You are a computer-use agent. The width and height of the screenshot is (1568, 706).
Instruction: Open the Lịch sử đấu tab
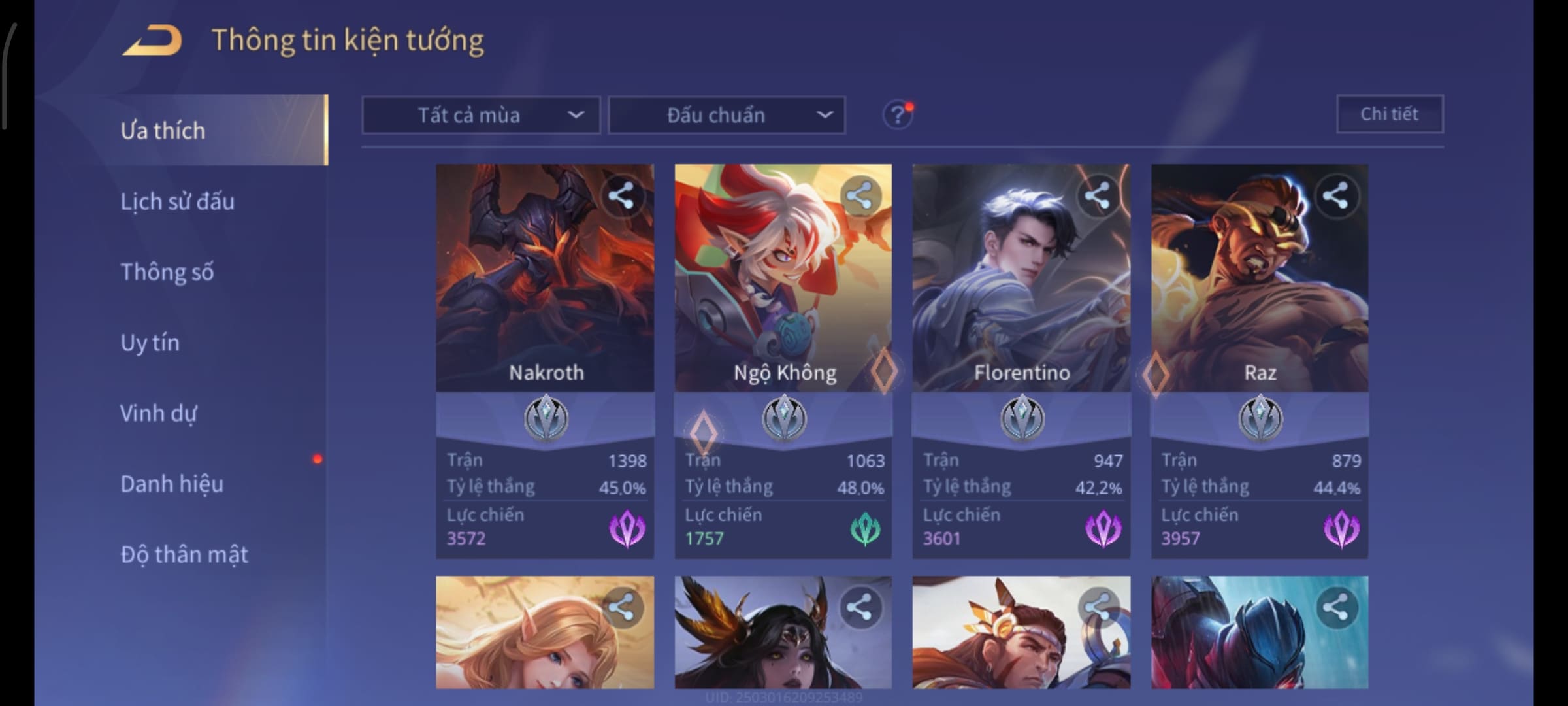pyautogui.click(x=178, y=201)
